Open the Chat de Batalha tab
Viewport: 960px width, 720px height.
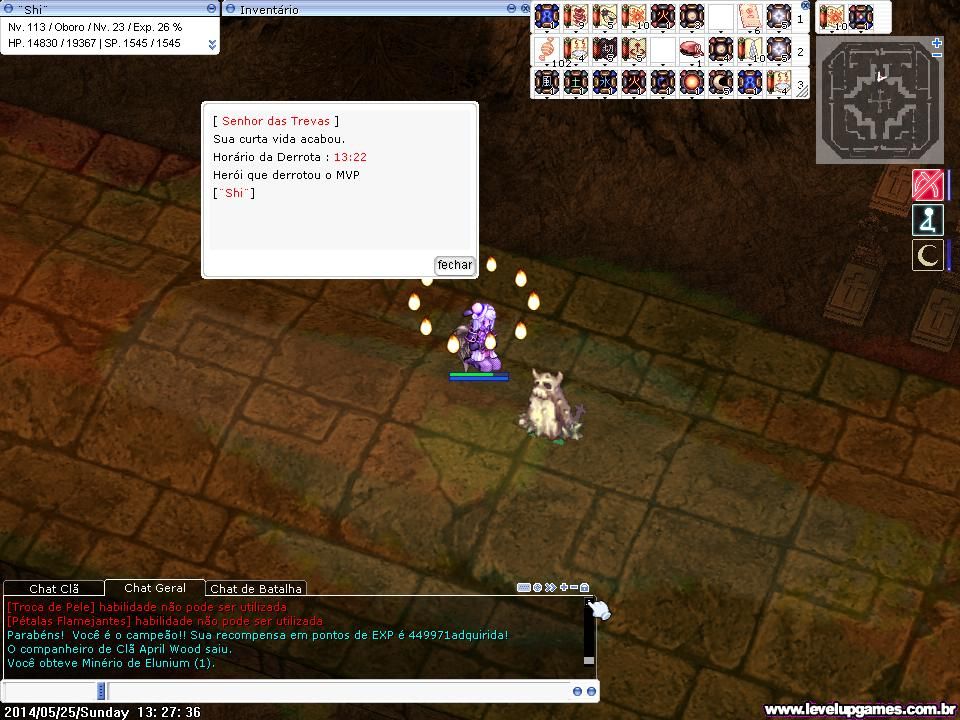point(256,589)
